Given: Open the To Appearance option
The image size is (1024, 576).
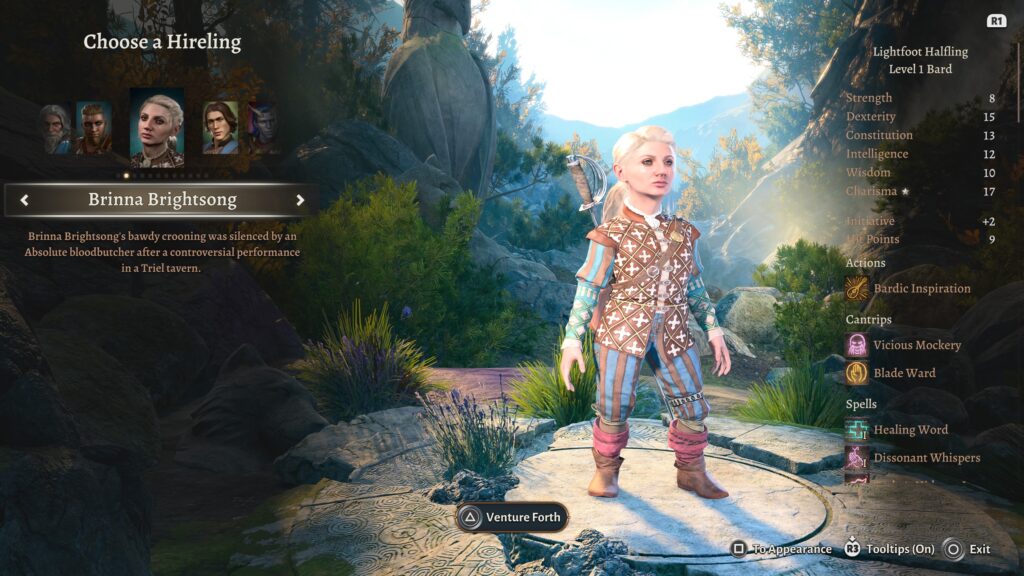Looking at the screenshot, I should click(781, 549).
